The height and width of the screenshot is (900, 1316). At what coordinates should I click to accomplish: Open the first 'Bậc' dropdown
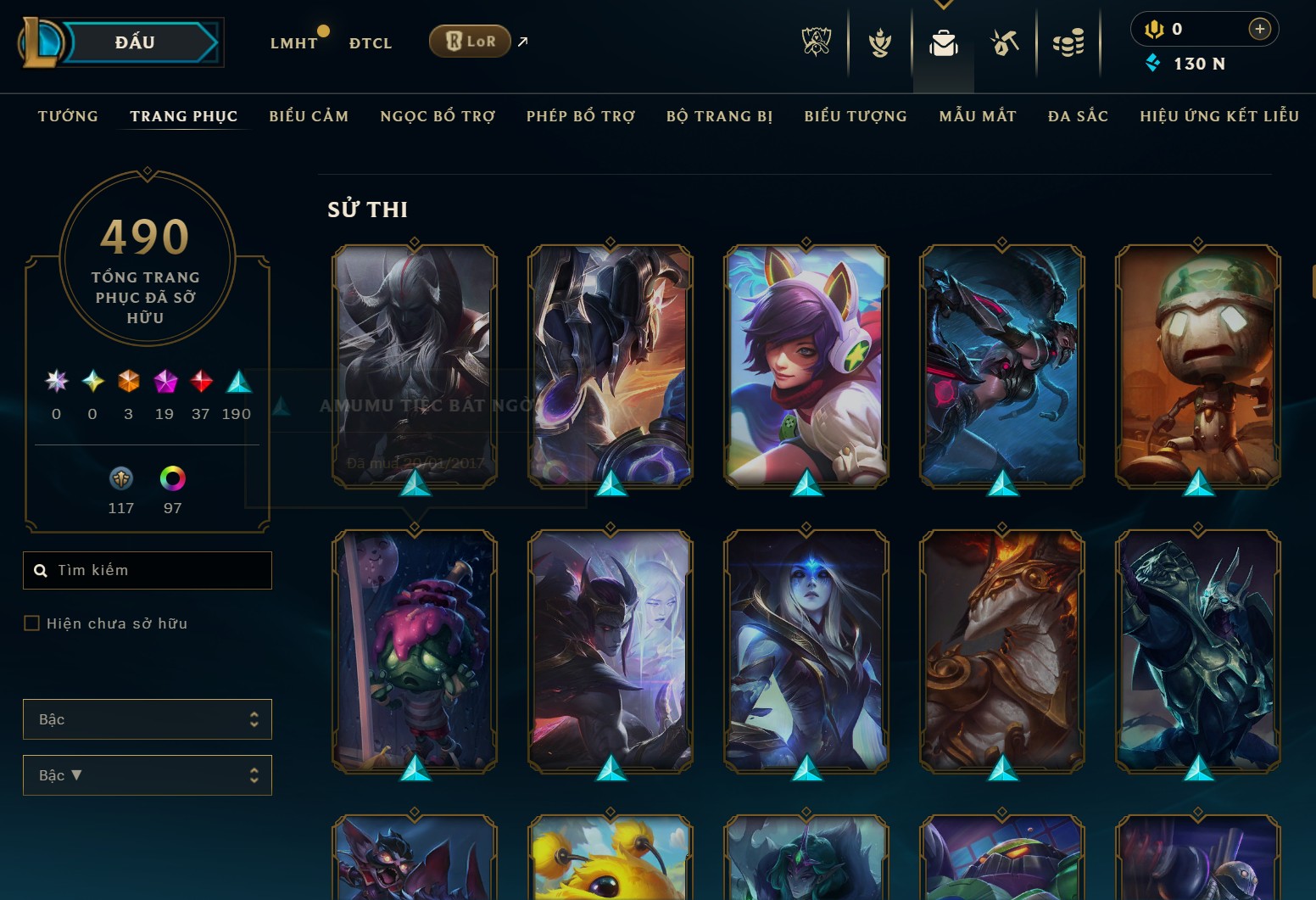[147, 718]
